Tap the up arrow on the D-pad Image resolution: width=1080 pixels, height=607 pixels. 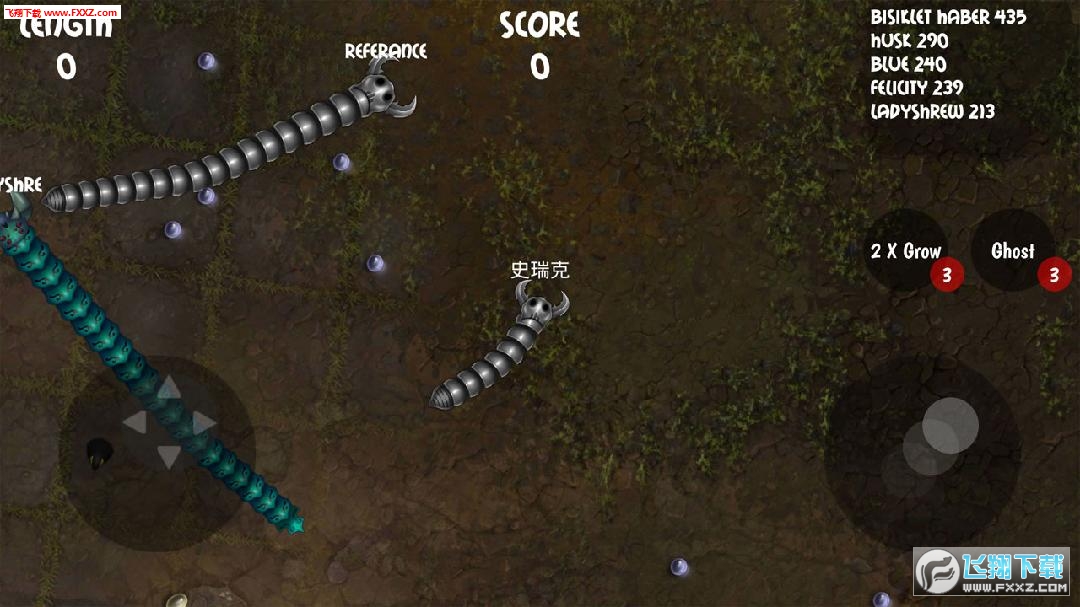point(168,388)
